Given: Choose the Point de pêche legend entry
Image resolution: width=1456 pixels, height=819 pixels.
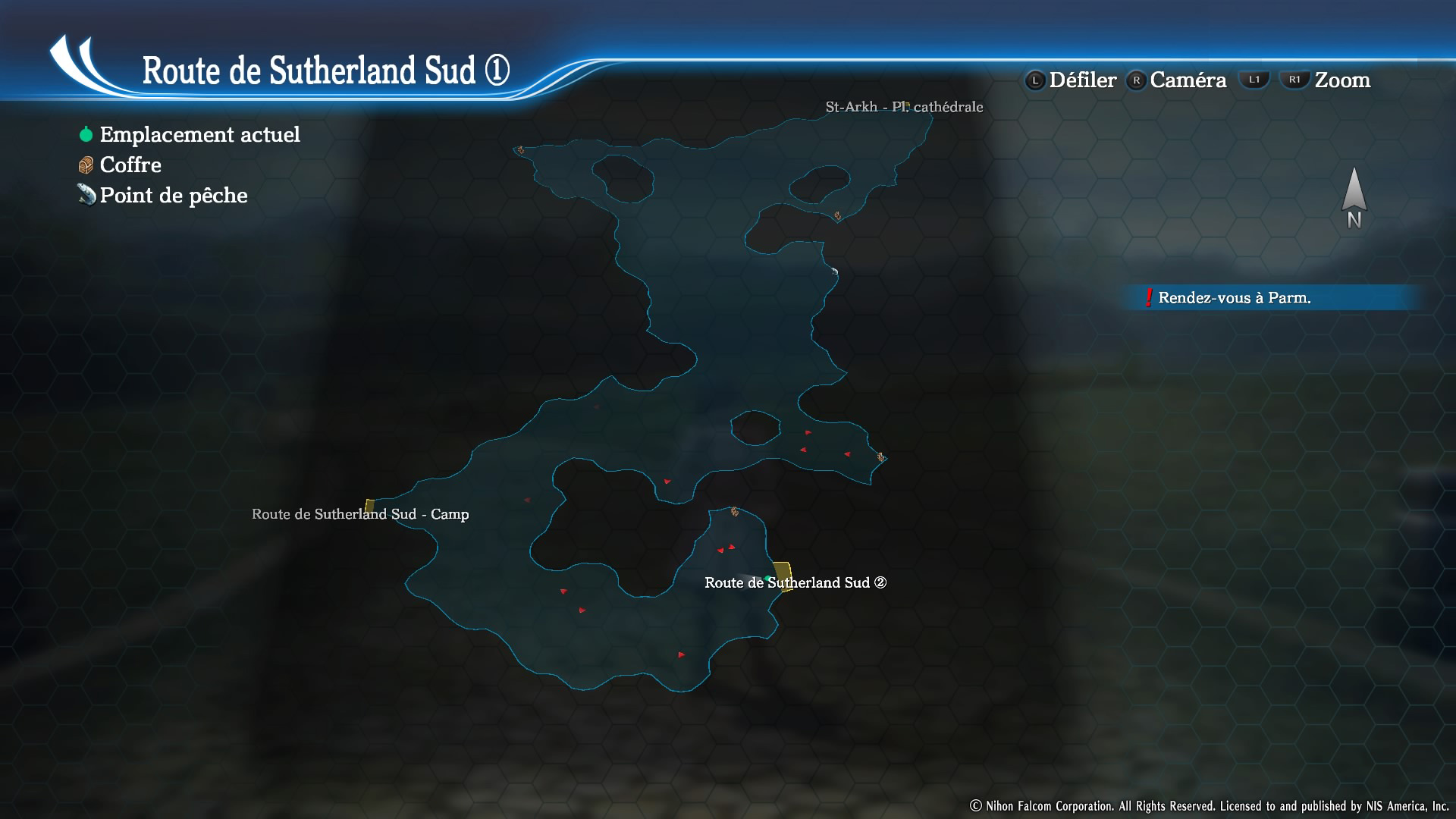Looking at the screenshot, I should coord(173,195).
